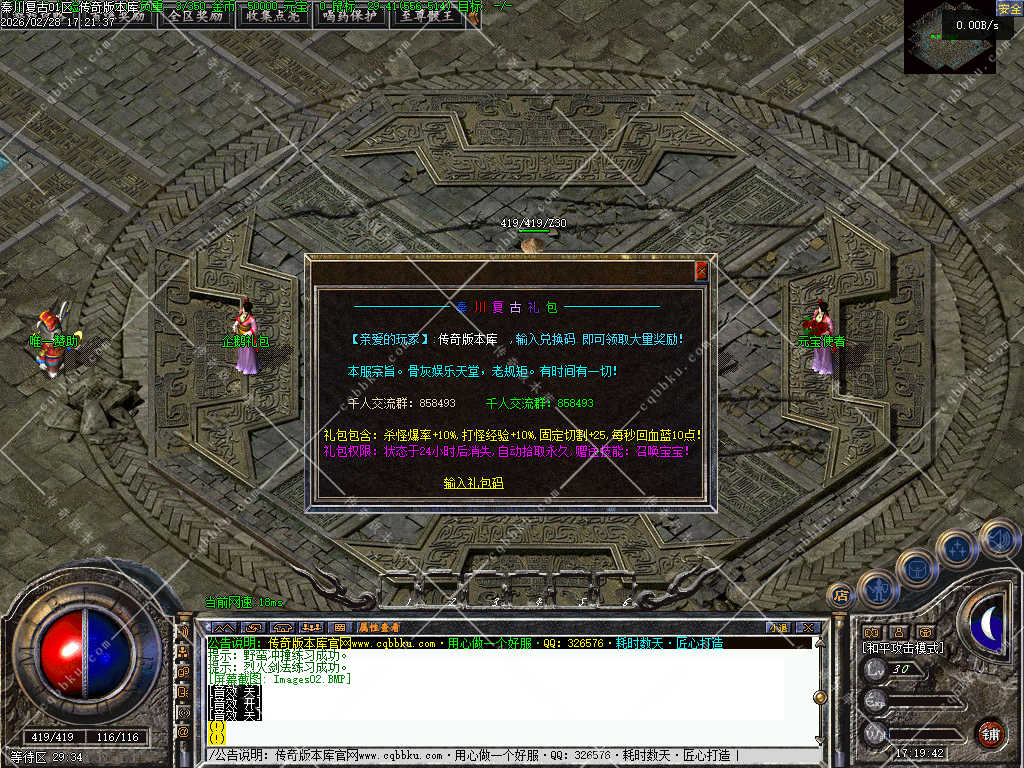This screenshot has width=1024, height=768.
Task: Open the 全区奖励 rewards button
Action: 195,16
